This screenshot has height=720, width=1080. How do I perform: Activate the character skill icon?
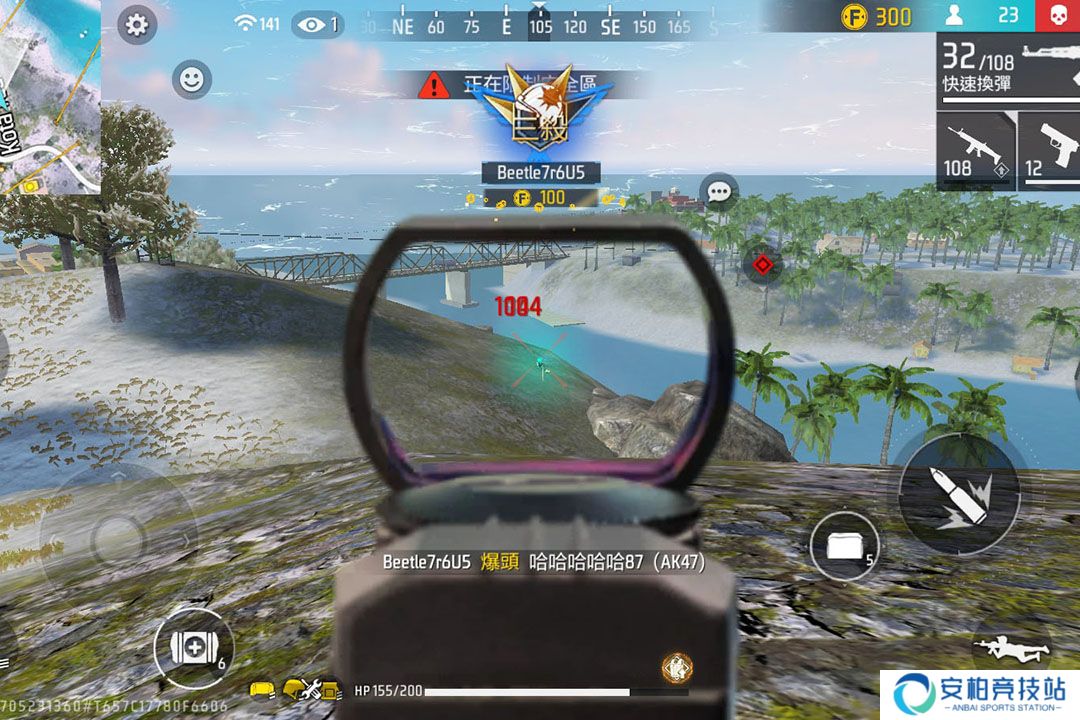tap(677, 667)
